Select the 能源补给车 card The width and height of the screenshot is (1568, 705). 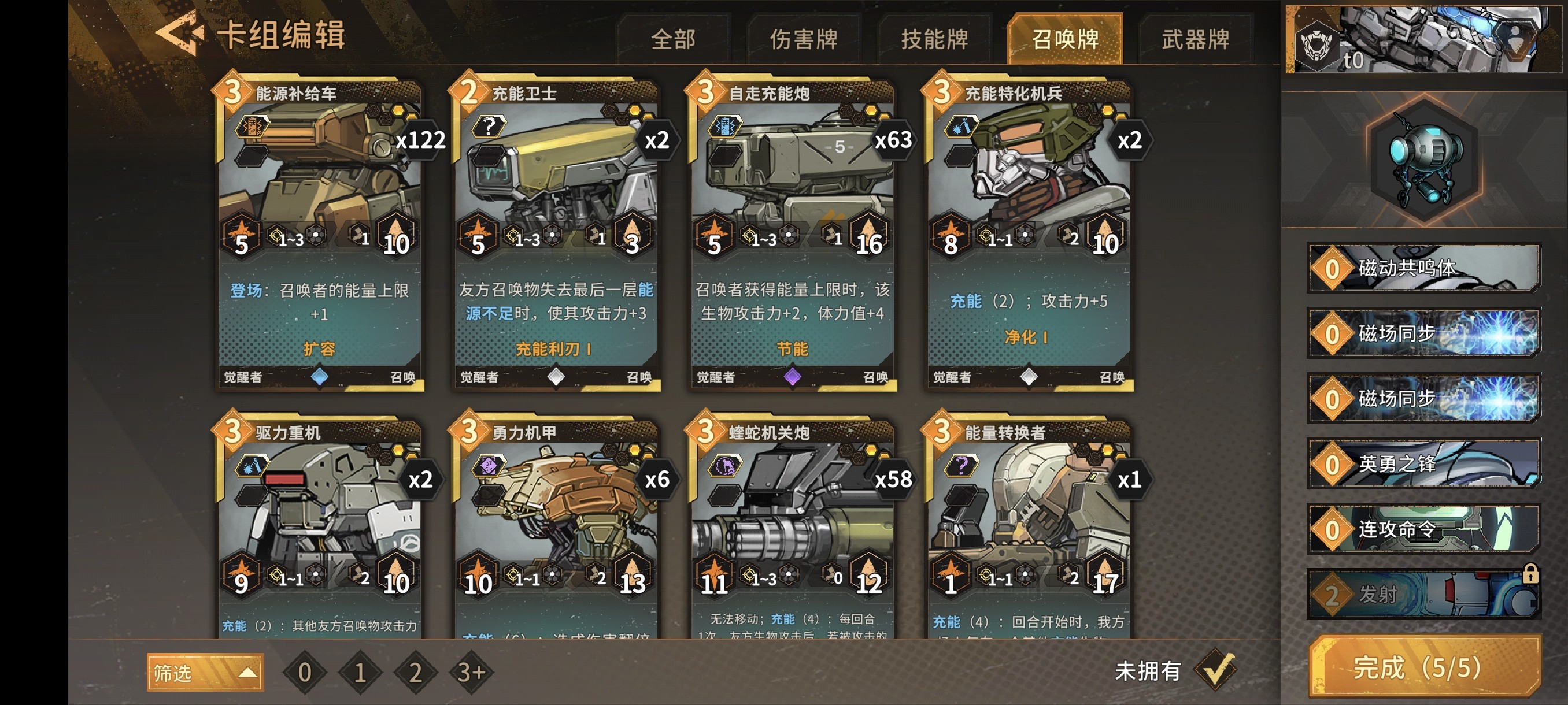click(319, 234)
